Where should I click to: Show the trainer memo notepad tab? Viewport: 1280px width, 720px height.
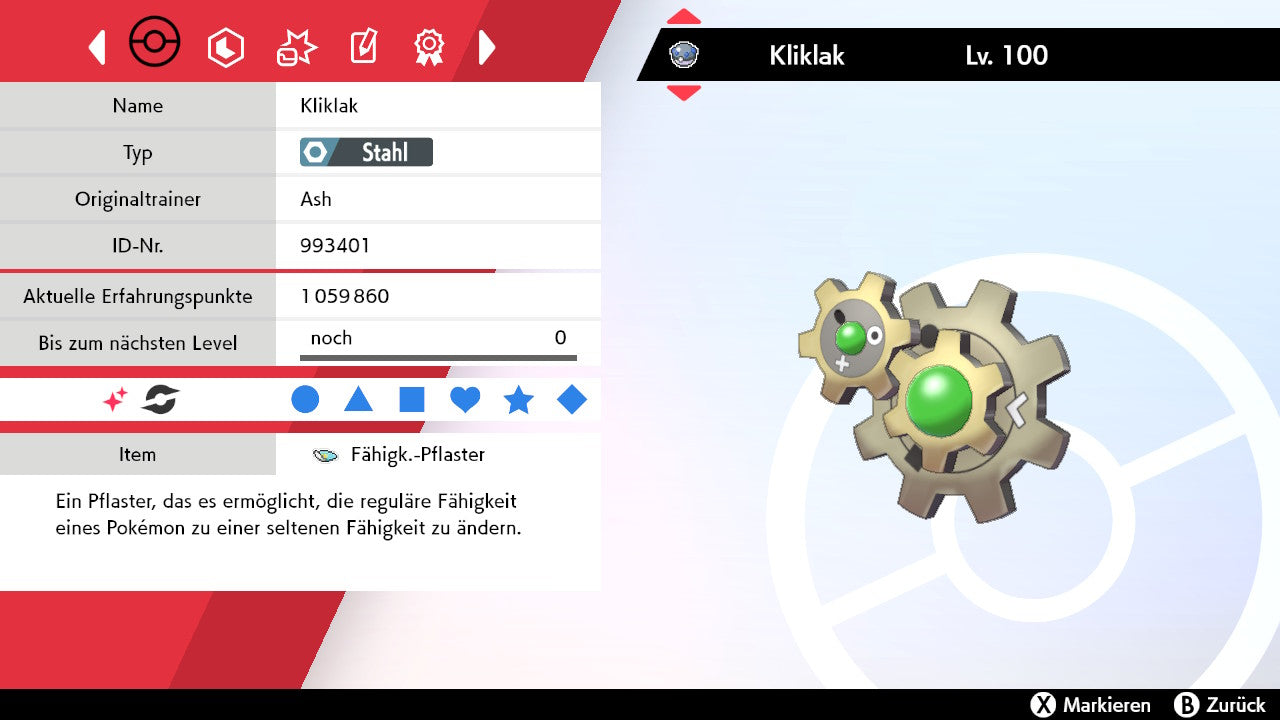[x=363, y=47]
